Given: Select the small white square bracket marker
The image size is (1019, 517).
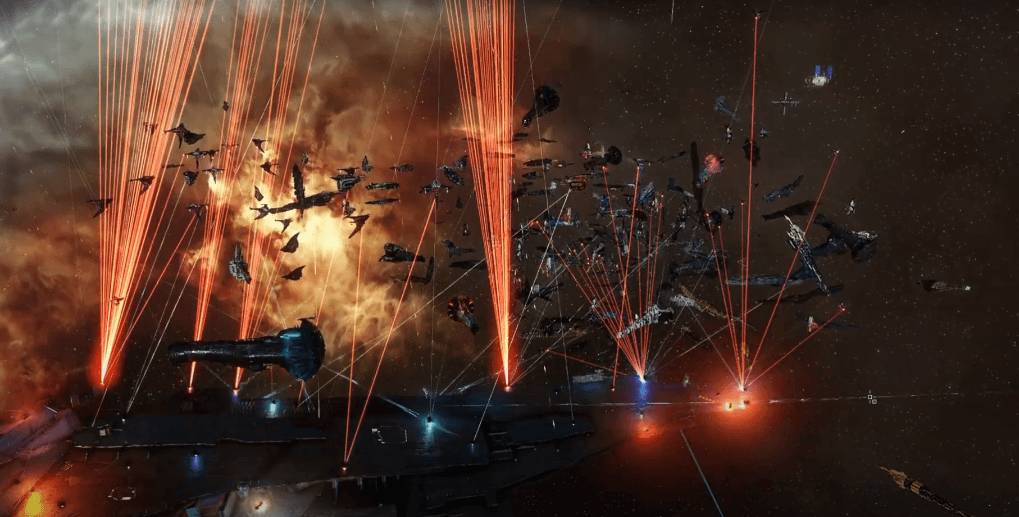Looking at the screenshot, I should (871, 398).
